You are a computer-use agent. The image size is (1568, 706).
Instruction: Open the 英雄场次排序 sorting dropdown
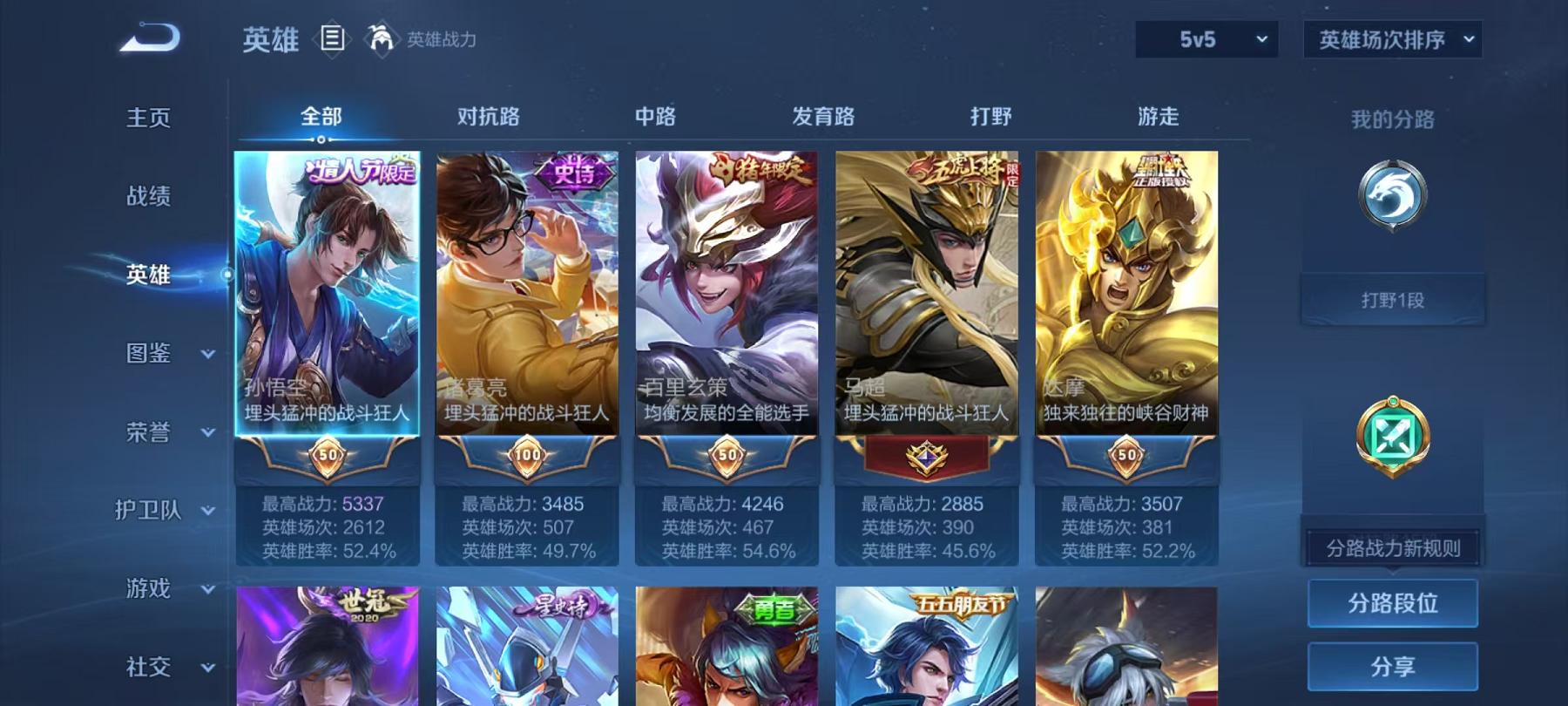point(1391,38)
